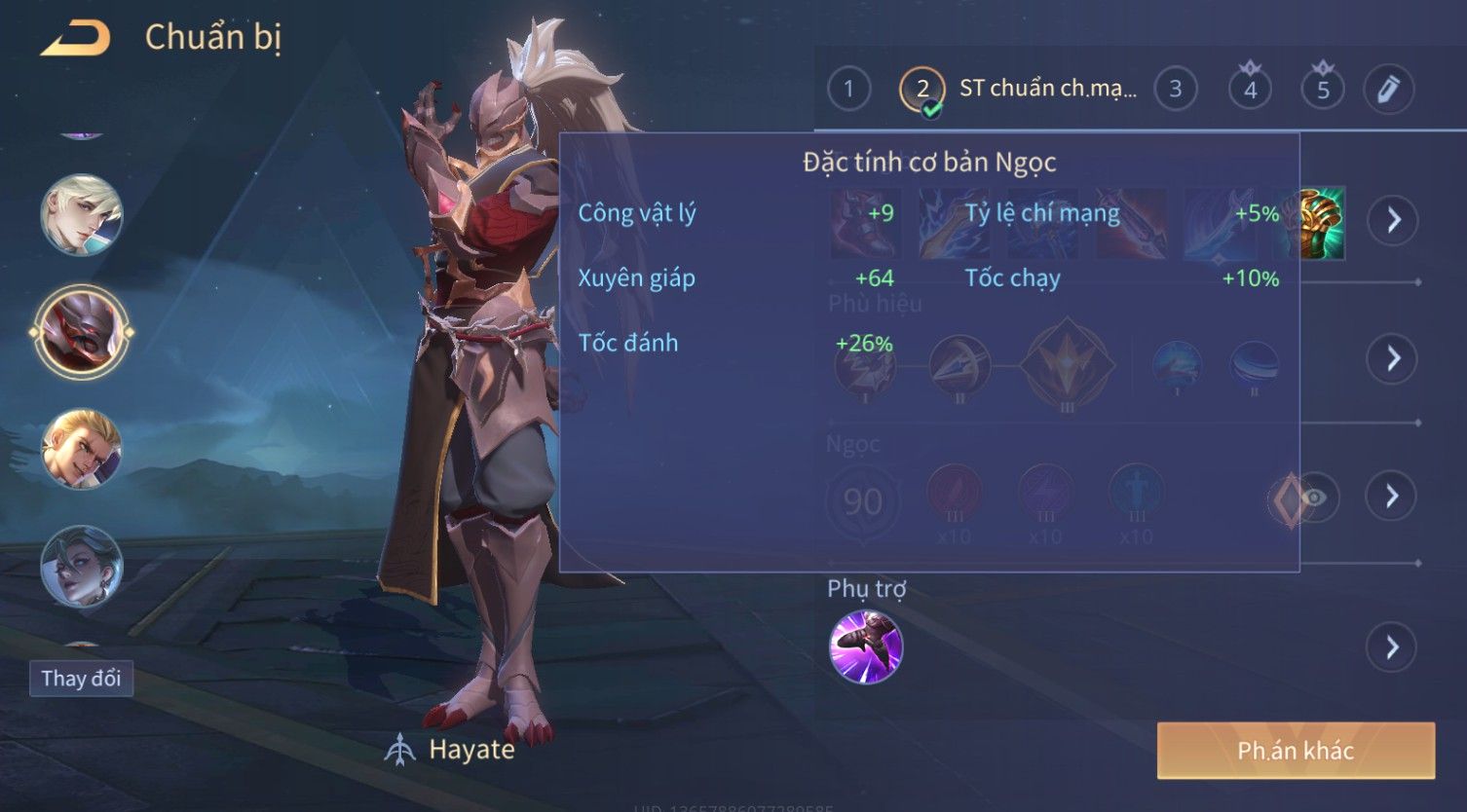Select locked preset slot 5
This screenshot has height=812, width=1467.
1322,90
